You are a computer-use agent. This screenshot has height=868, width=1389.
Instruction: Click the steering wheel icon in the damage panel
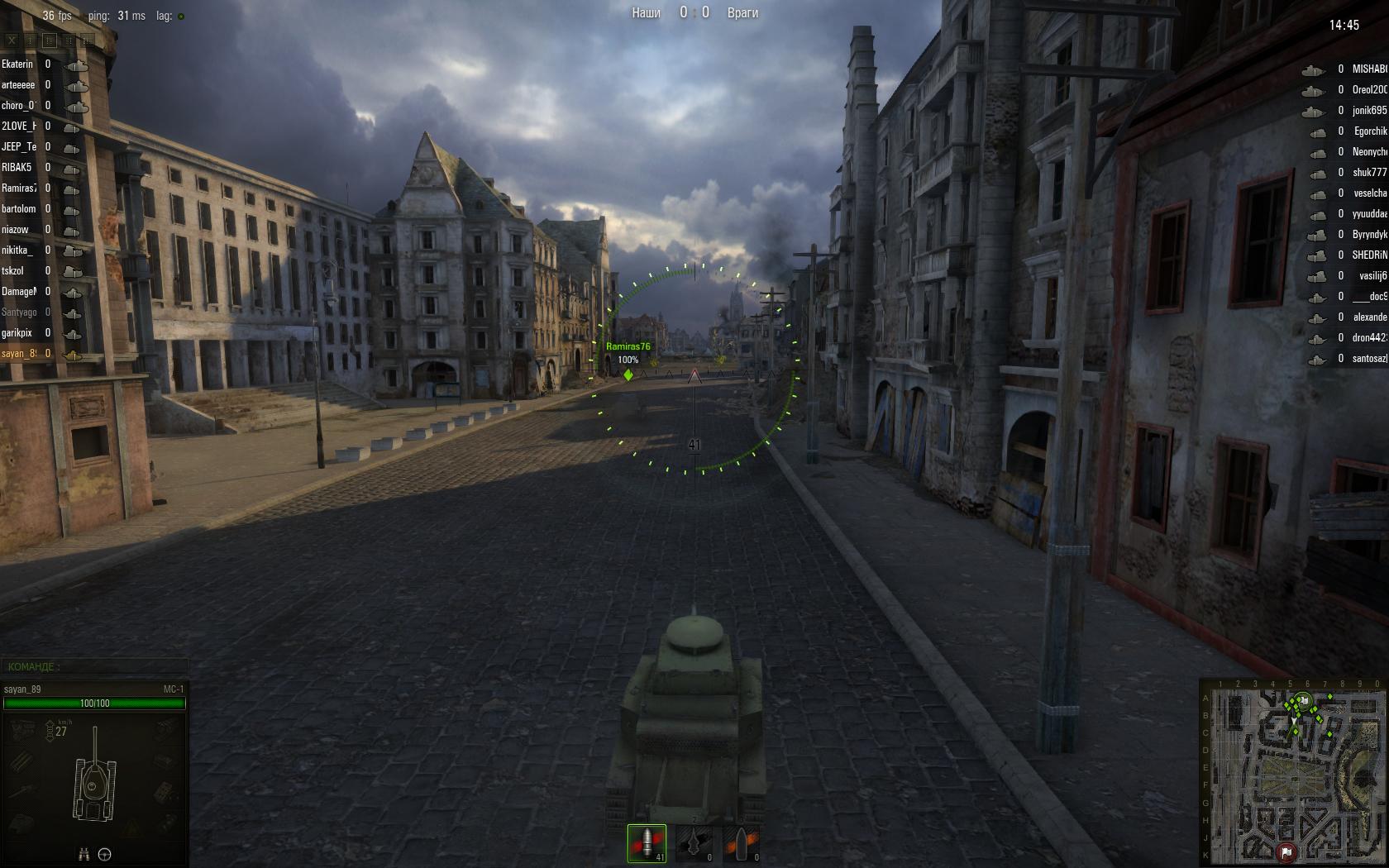105,855
